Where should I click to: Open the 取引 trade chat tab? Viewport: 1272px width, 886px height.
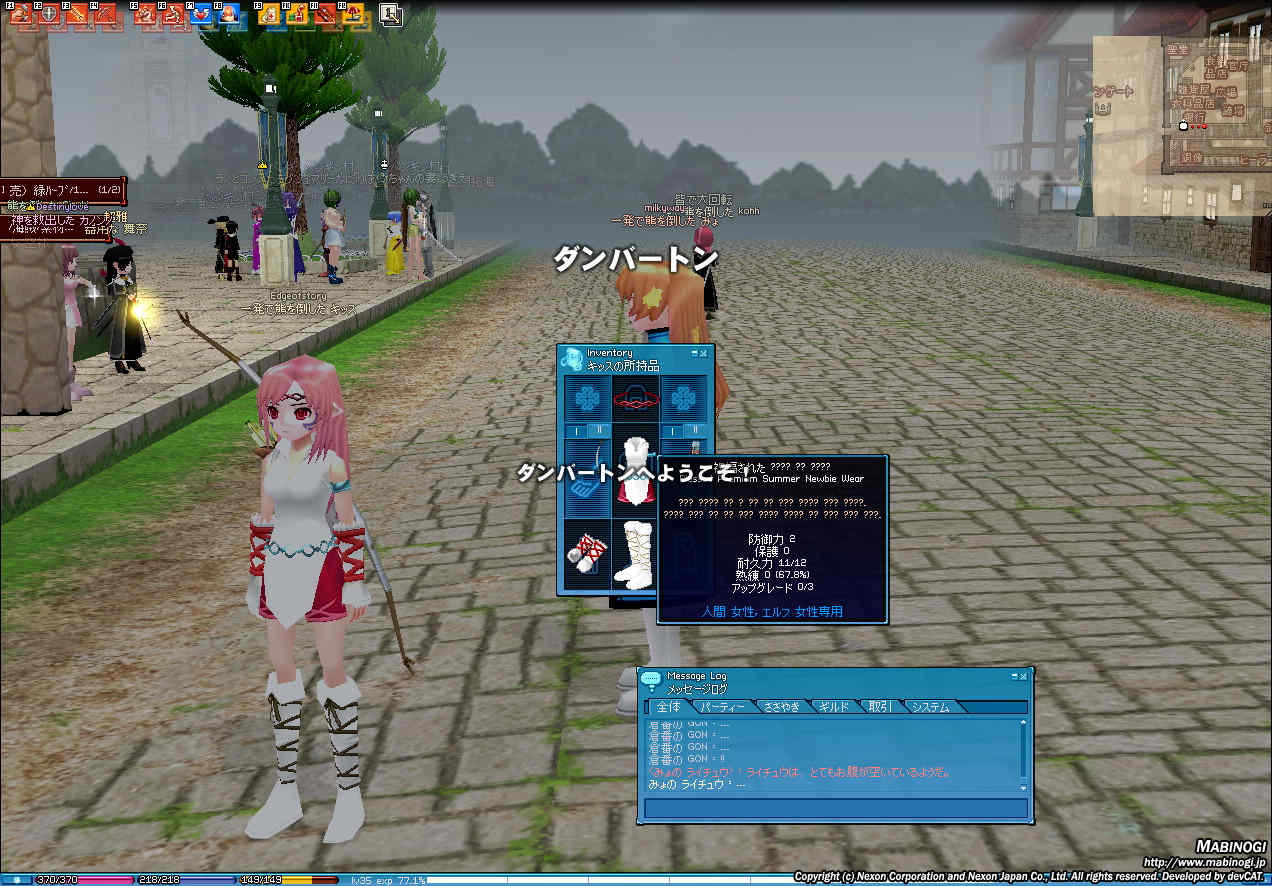880,707
